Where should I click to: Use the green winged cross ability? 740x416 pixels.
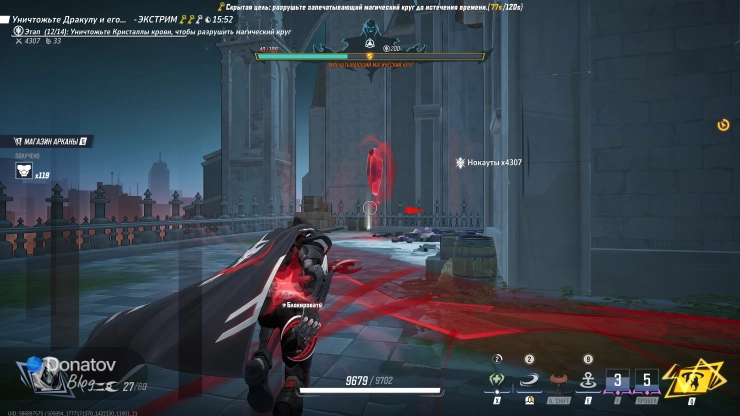[x=494, y=381]
